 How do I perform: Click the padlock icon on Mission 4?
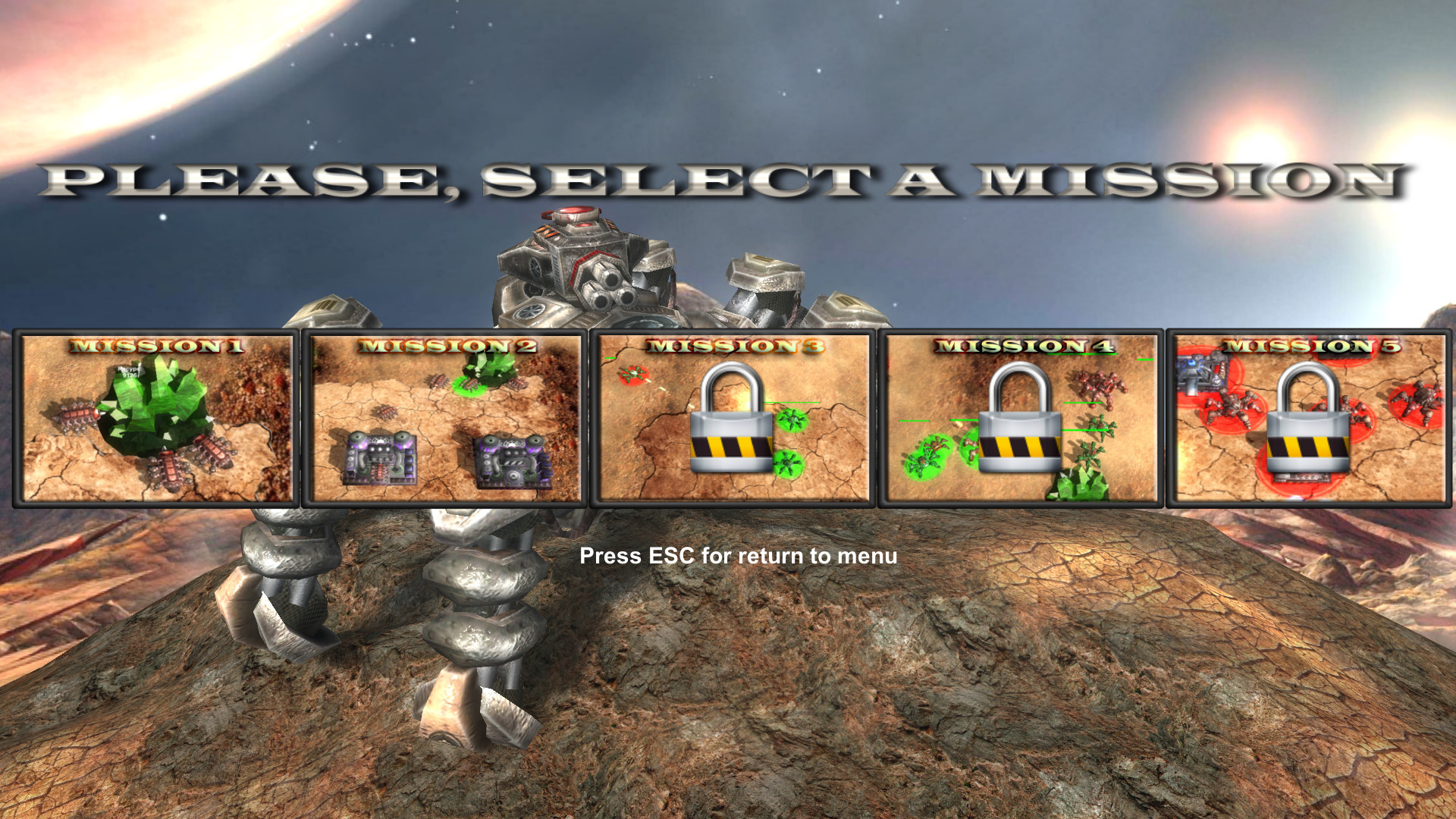tap(1020, 421)
